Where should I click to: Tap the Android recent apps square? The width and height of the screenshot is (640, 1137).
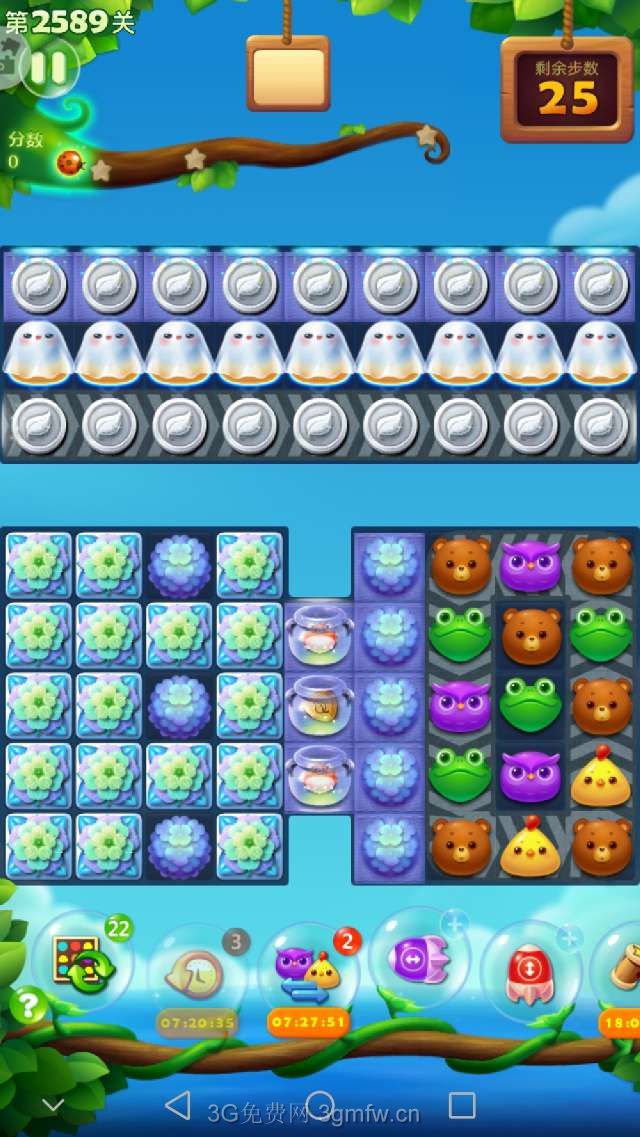[462, 1104]
